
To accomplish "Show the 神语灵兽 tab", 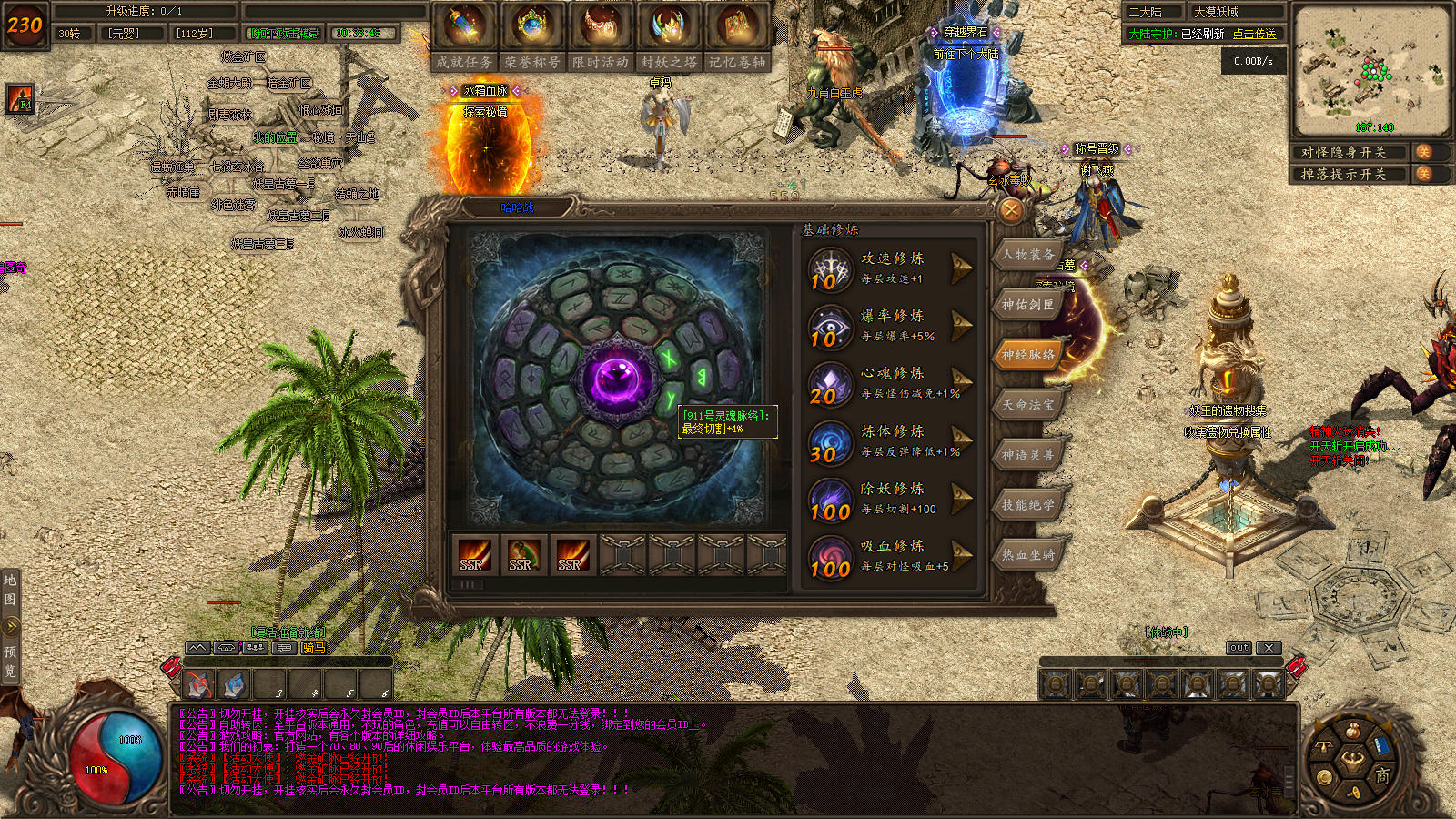I will (1028, 454).
